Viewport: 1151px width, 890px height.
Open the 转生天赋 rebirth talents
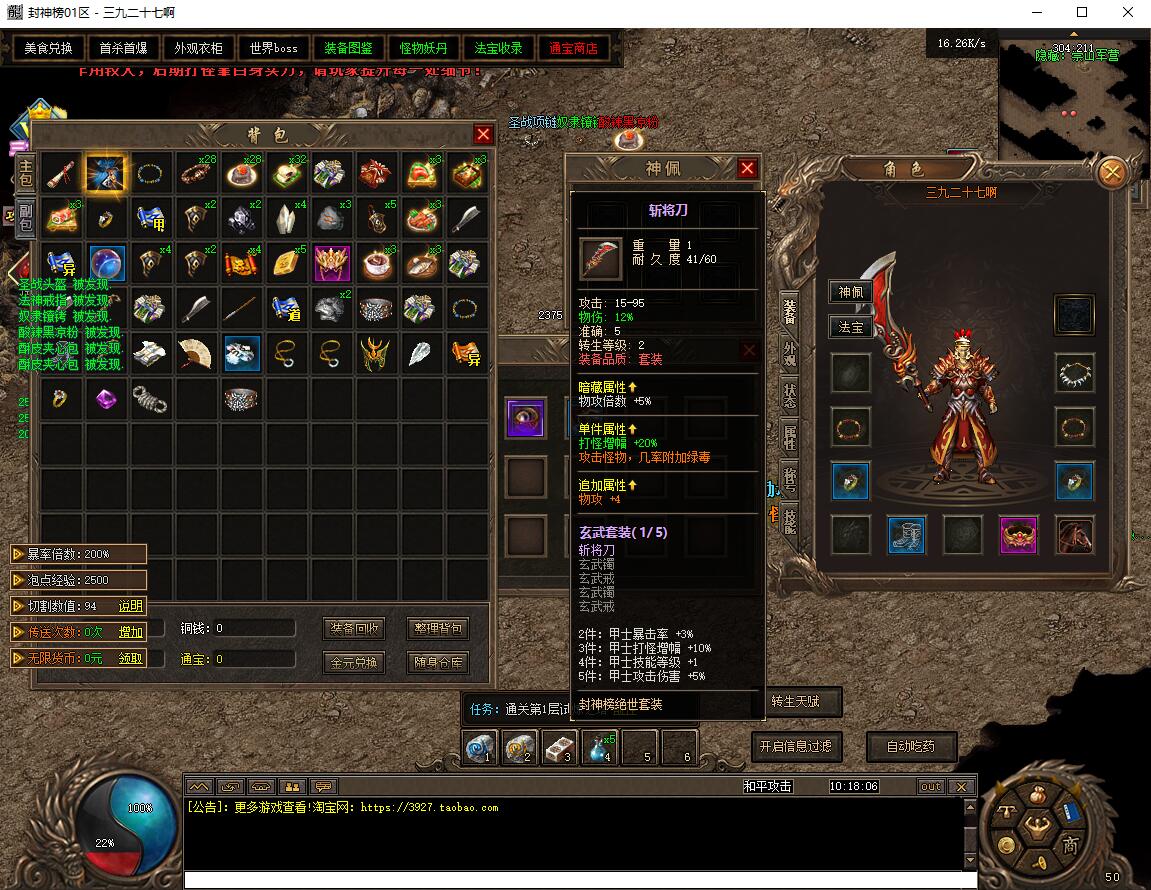click(x=796, y=702)
